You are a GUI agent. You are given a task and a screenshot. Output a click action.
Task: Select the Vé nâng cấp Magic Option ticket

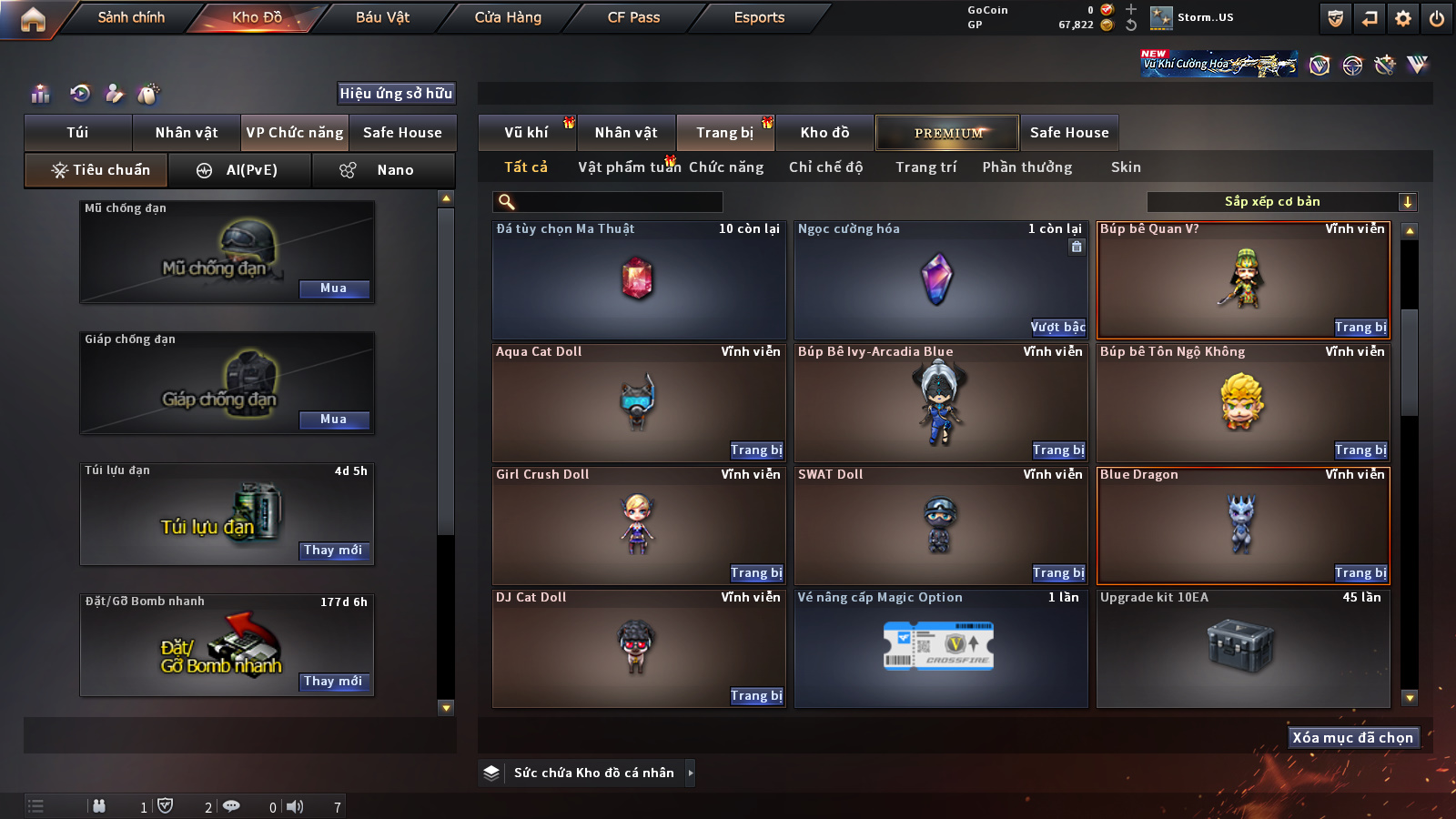(940, 648)
